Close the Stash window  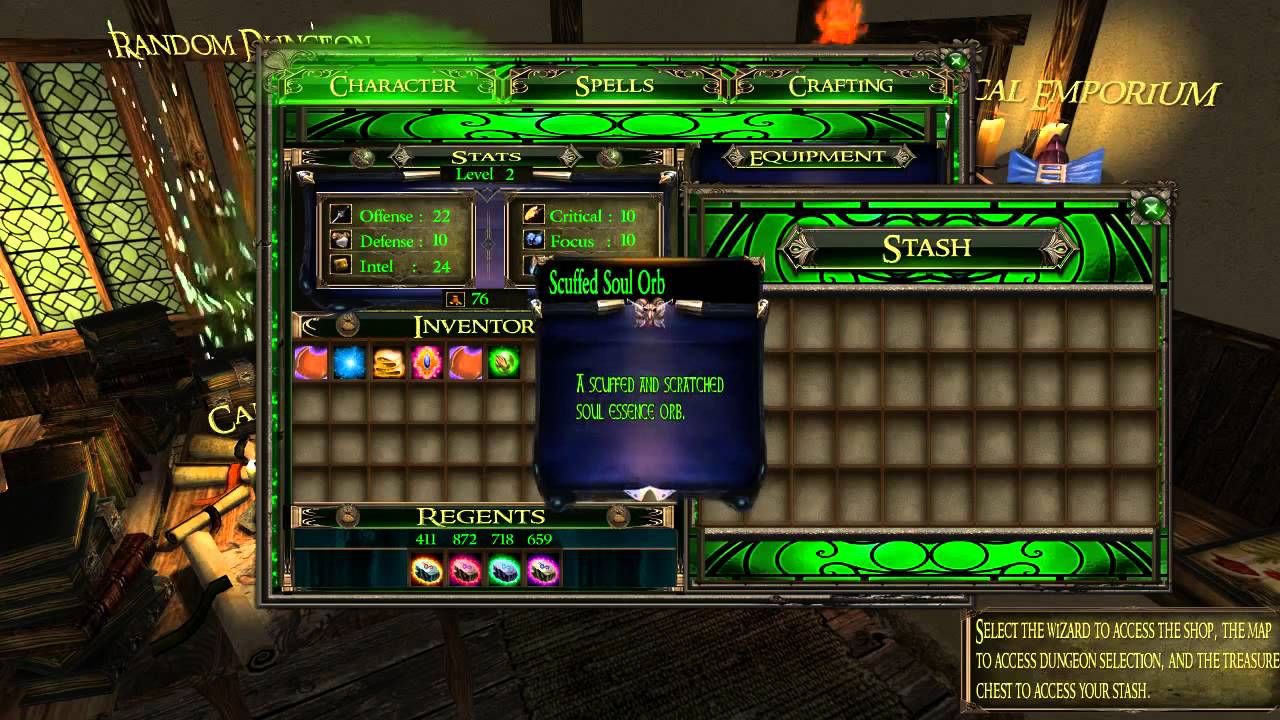tap(1151, 209)
